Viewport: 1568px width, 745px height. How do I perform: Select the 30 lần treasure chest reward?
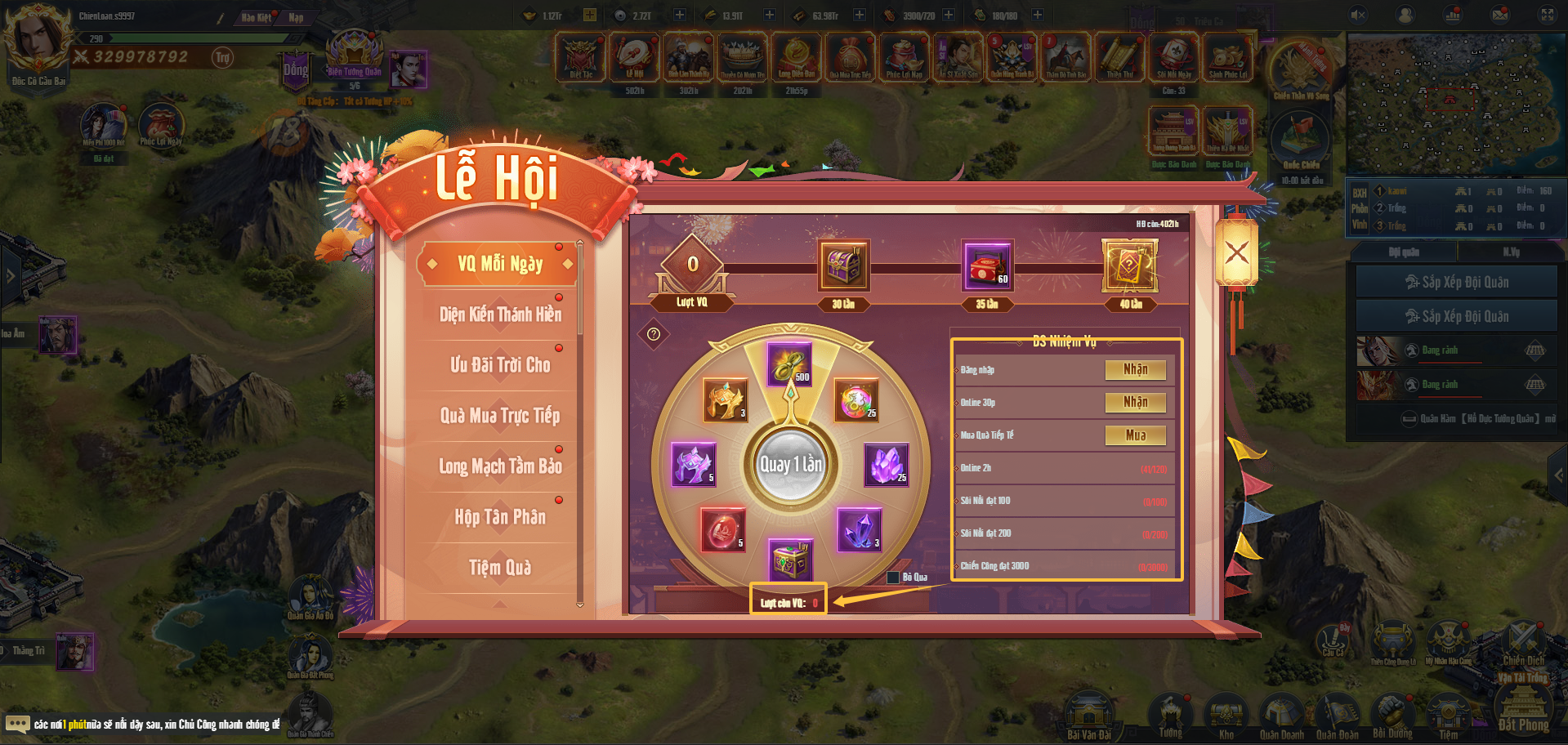(x=843, y=266)
